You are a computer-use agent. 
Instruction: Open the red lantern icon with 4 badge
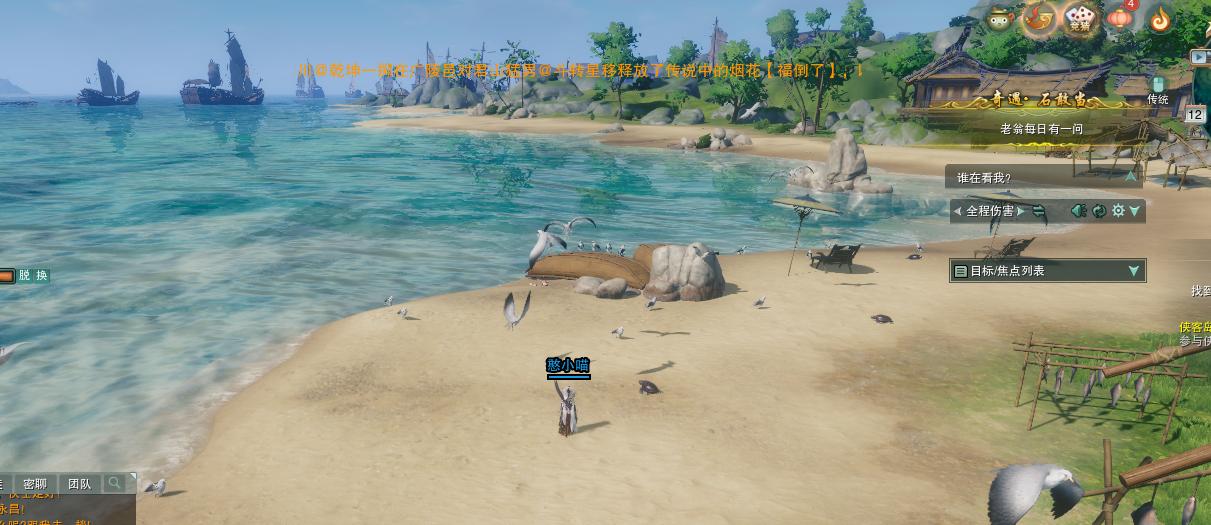(x=1120, y=18)
